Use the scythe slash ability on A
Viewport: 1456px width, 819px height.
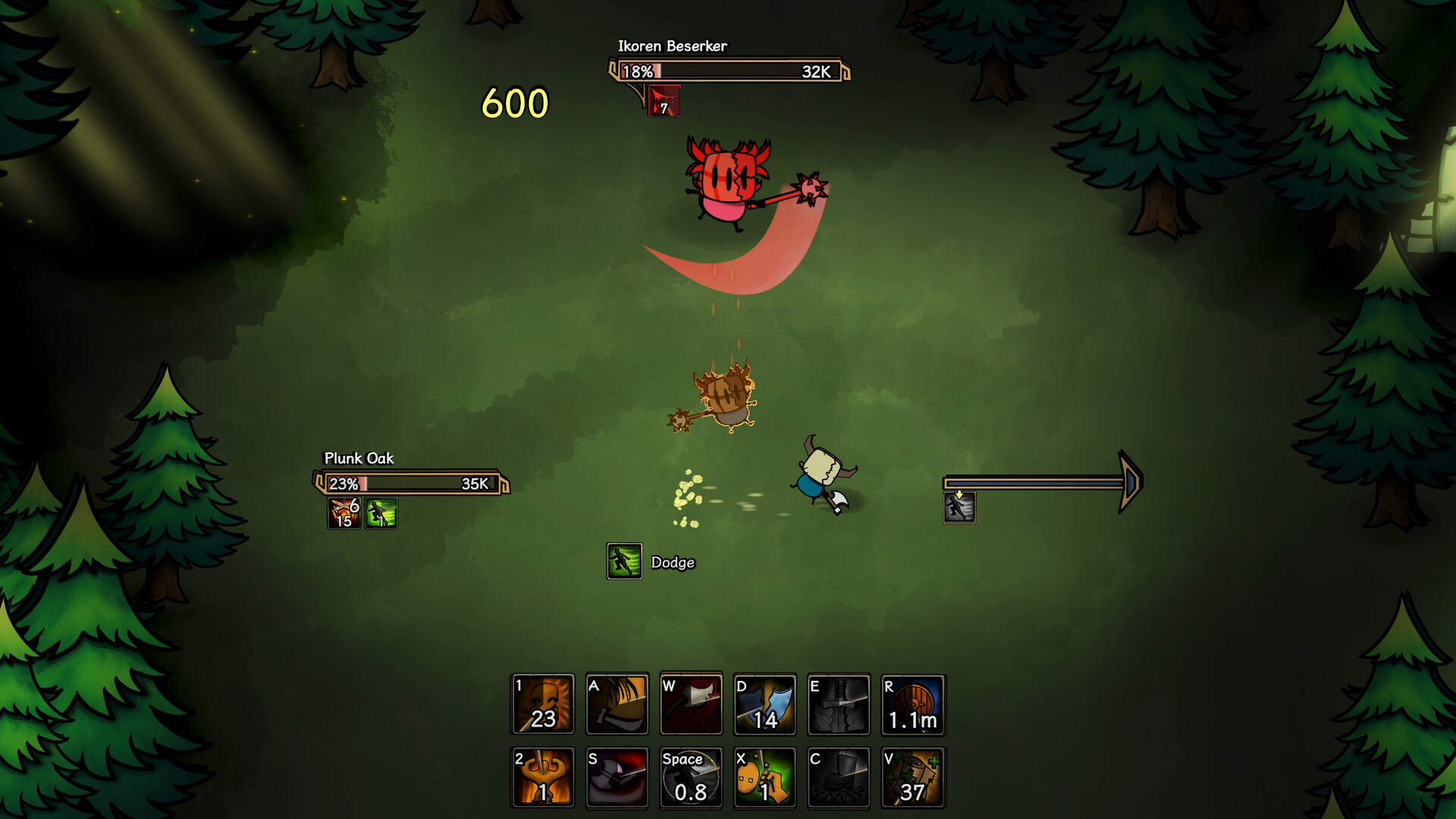(x=617, y=704)
